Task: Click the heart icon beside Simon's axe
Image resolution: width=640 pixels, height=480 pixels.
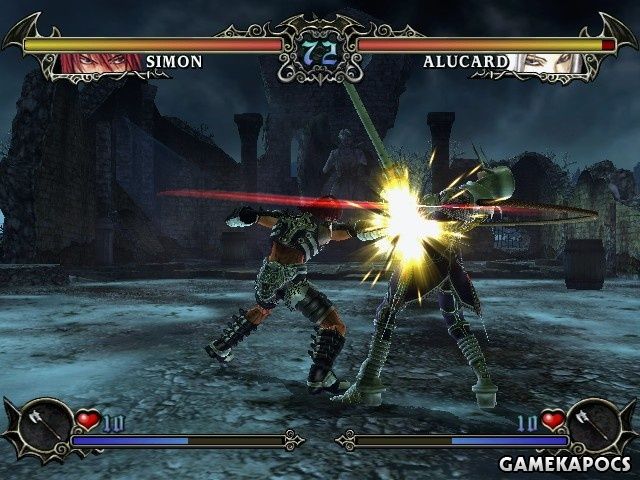Action: [x=88, y=420]
